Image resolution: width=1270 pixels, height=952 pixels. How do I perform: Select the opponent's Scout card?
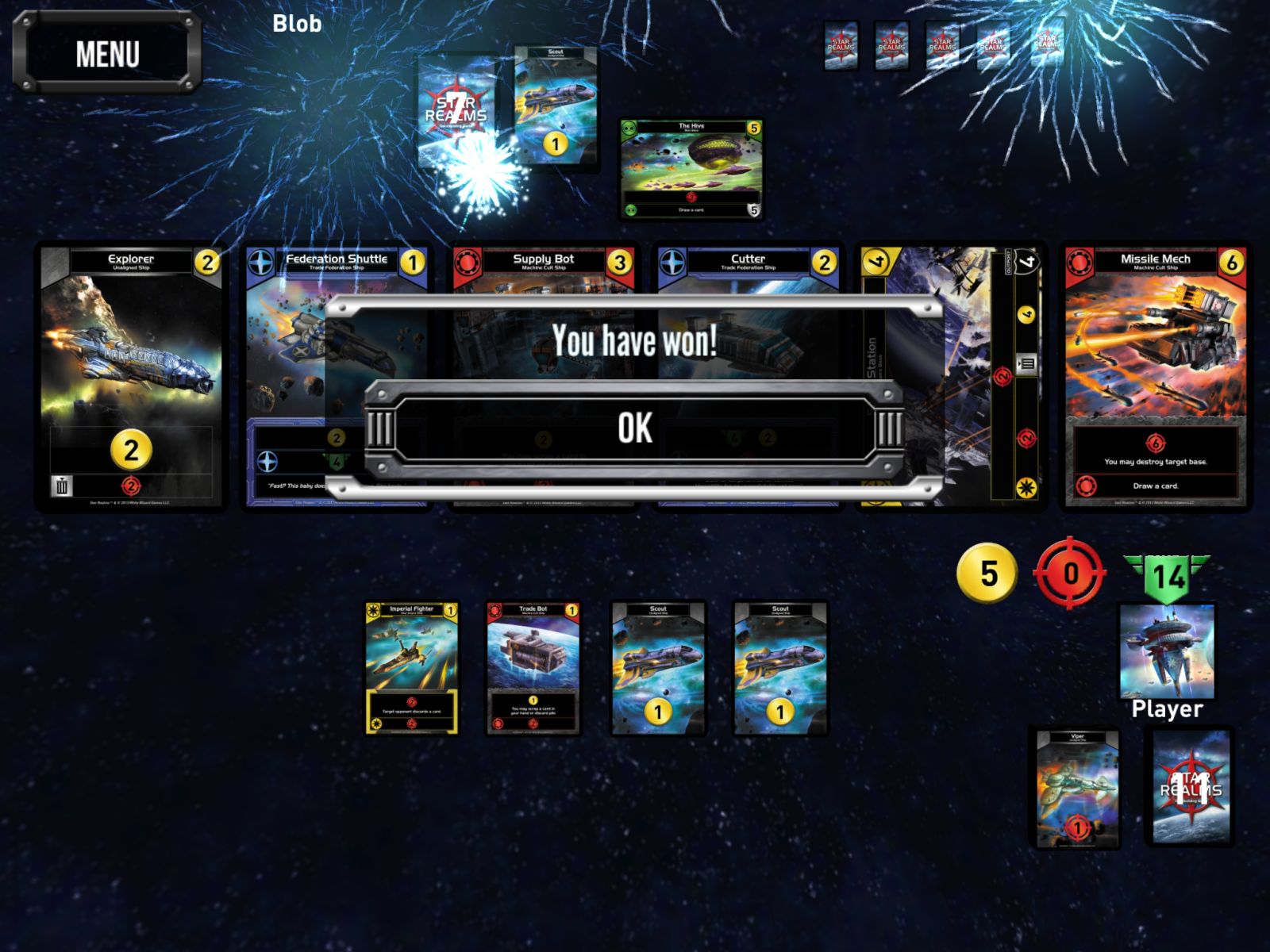[555, 107]
